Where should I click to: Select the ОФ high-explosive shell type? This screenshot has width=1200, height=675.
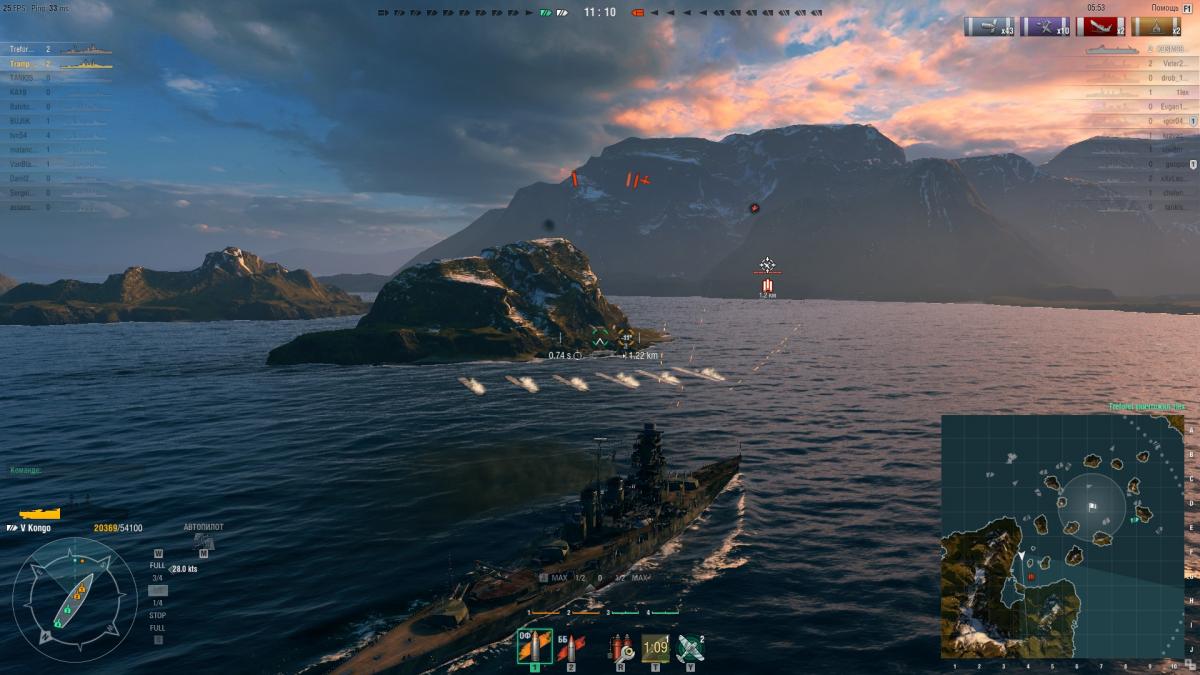[x=534, y=647]
